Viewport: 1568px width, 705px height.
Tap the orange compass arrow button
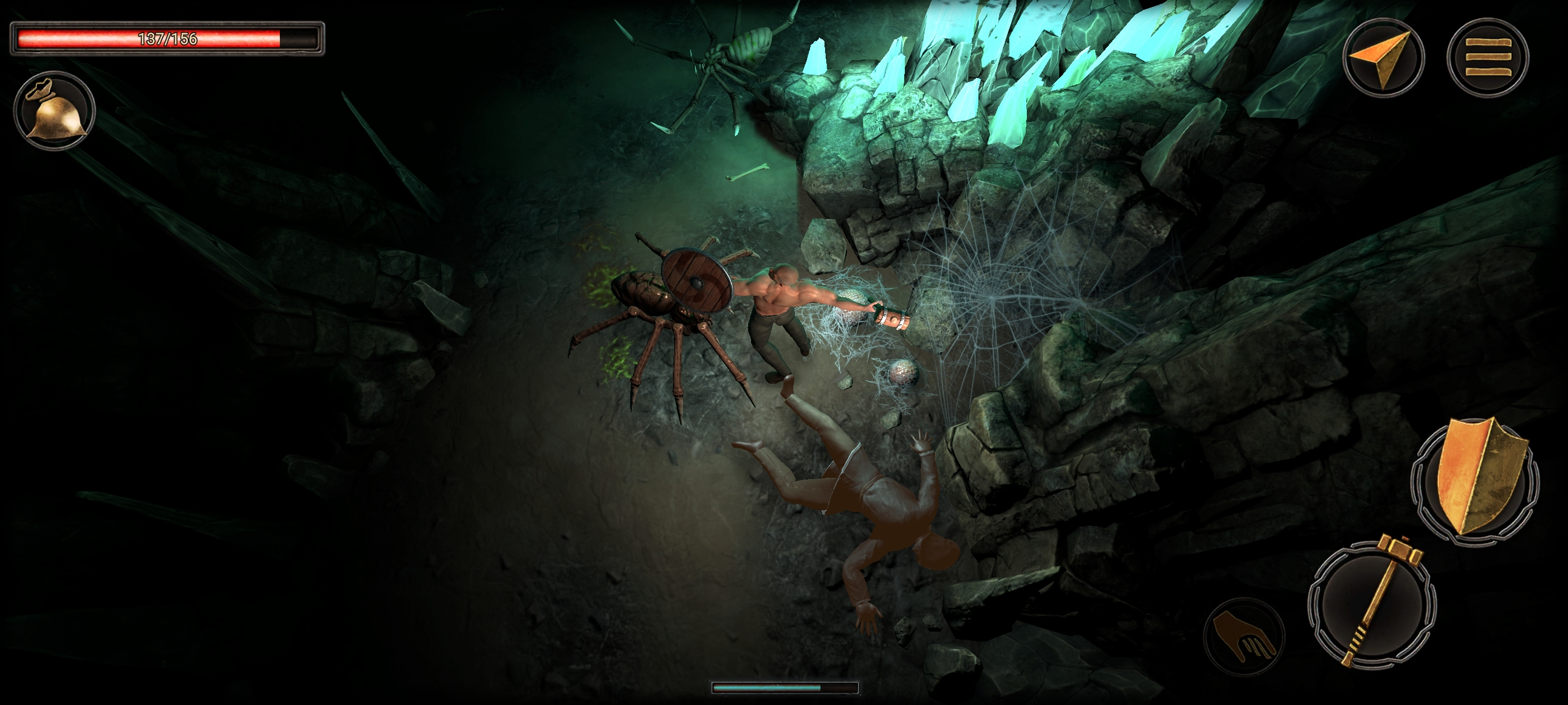click(1383, 57)
